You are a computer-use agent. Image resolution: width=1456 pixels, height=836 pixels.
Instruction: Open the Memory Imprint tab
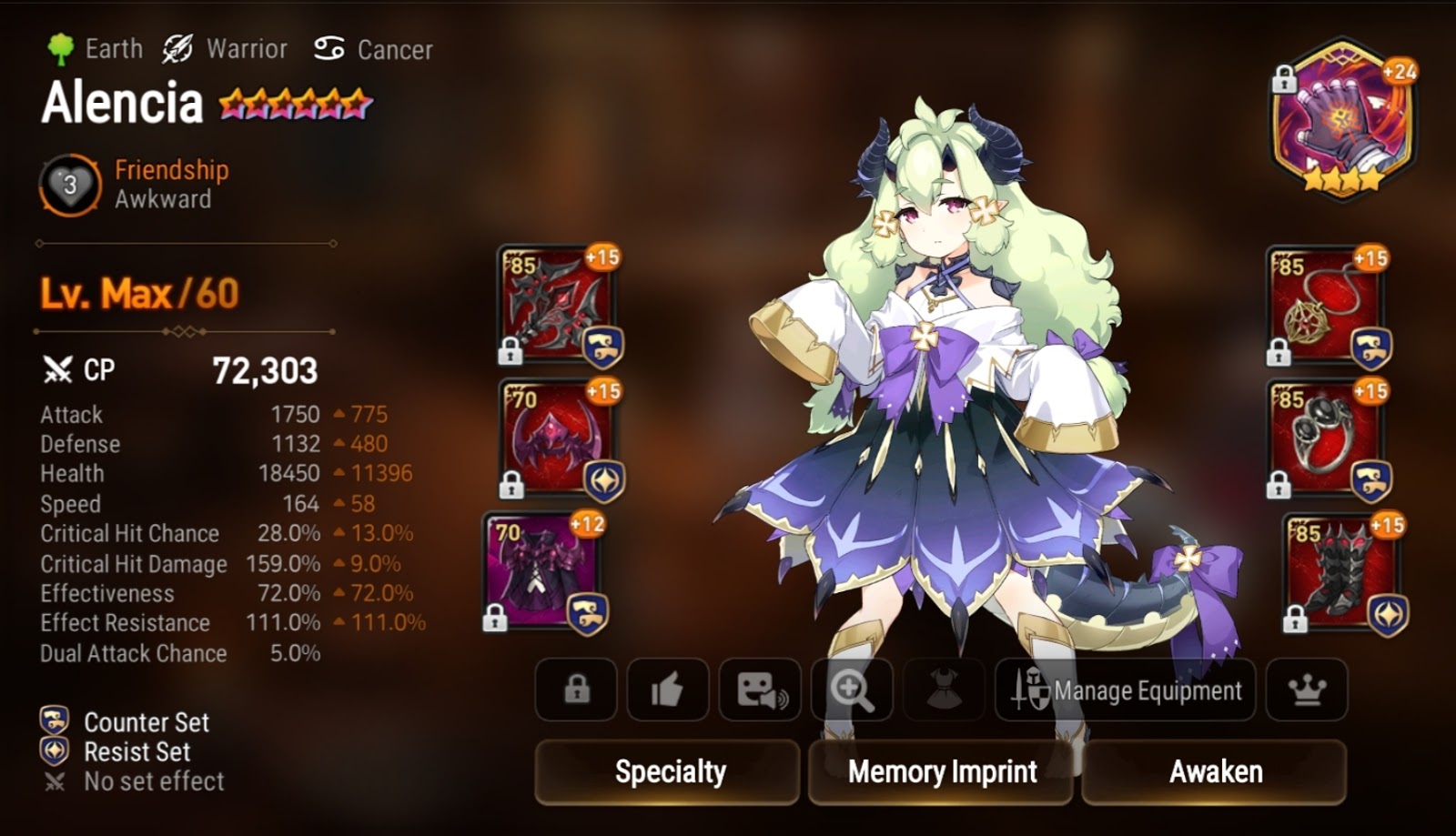941,772
